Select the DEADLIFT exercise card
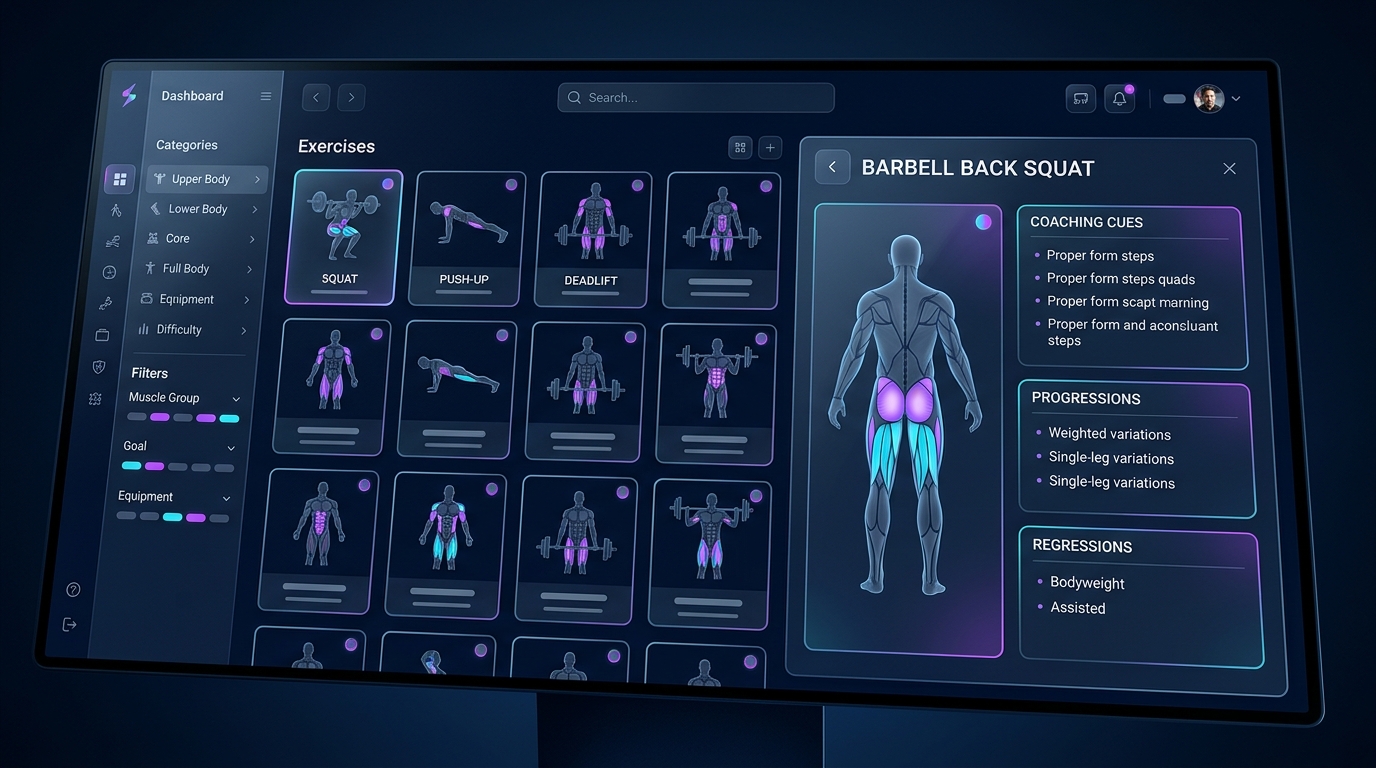This screenshot has height=768, width=1376. (593, 239)
